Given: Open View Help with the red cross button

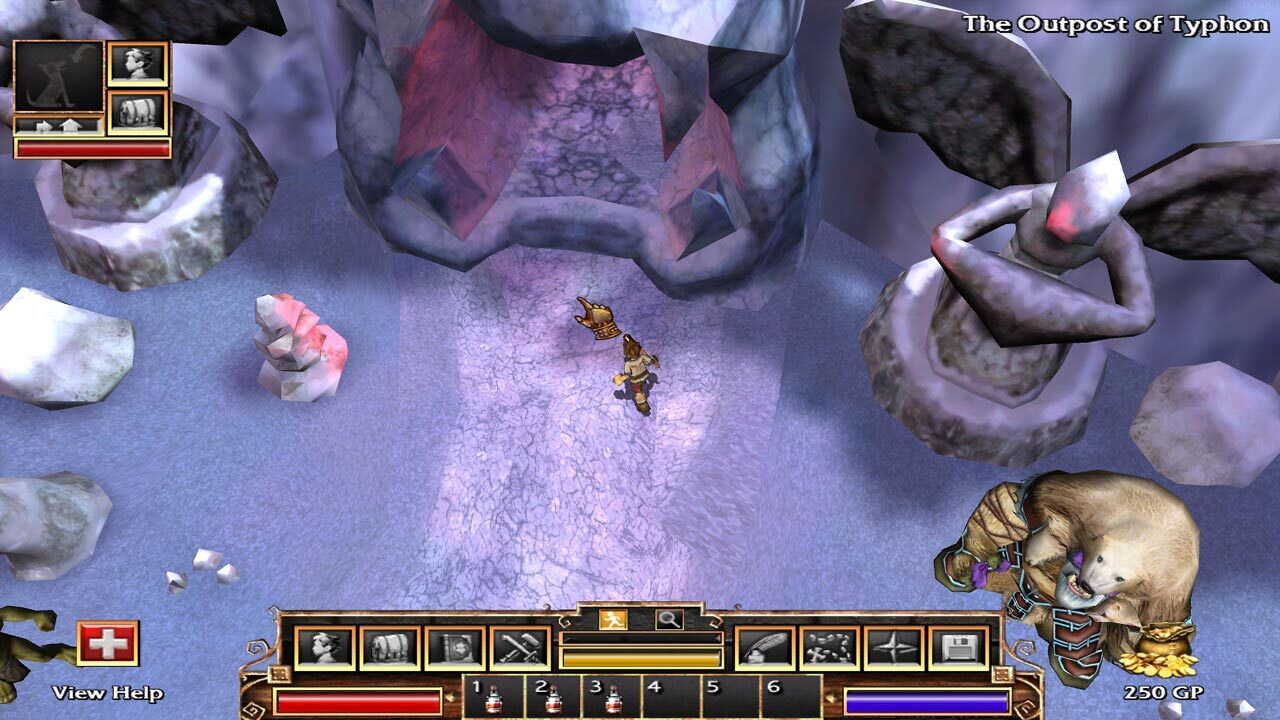Looking at the screenshot, I should 108,643.
